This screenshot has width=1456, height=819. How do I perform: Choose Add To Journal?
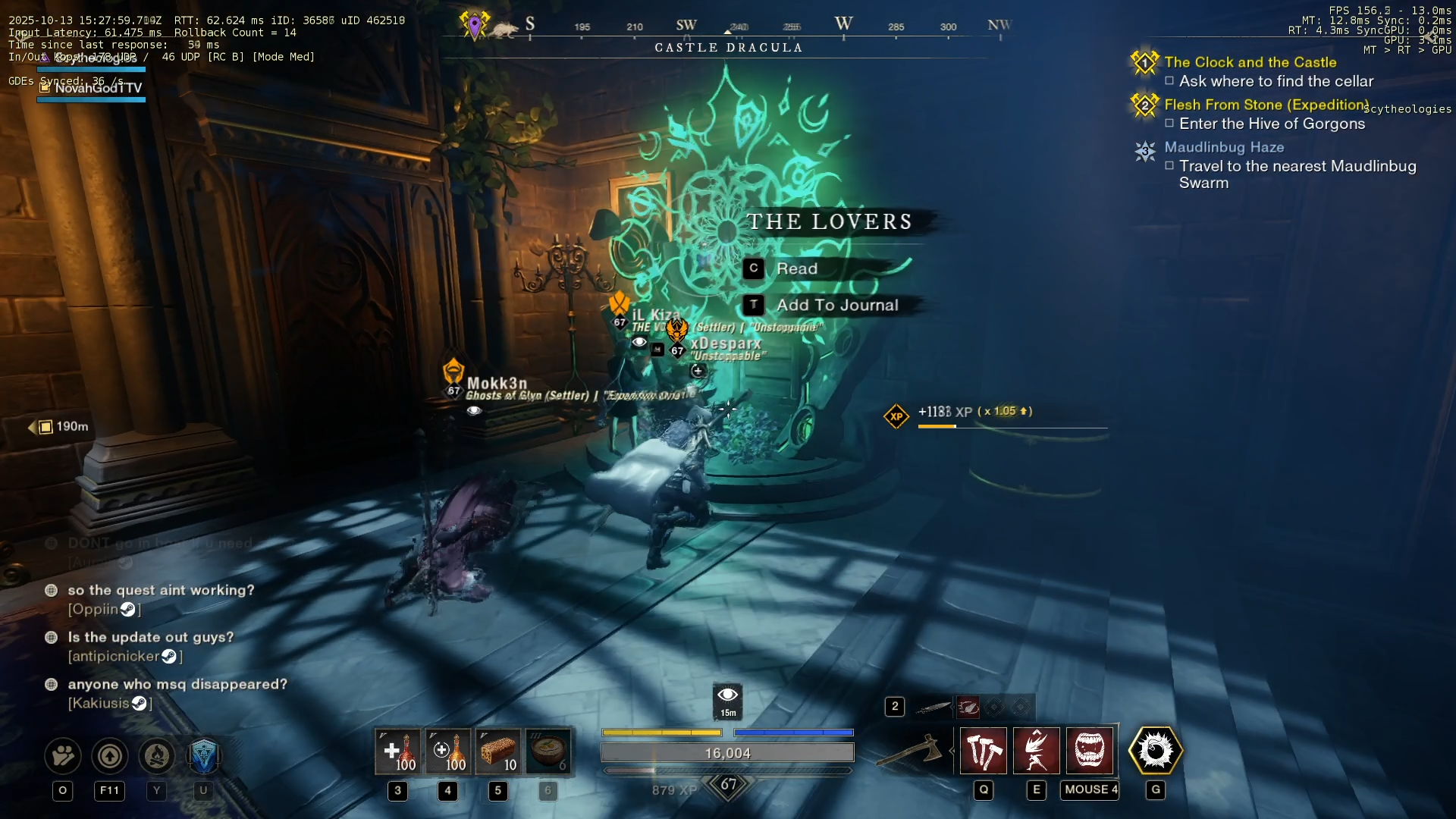pos(836,305)
